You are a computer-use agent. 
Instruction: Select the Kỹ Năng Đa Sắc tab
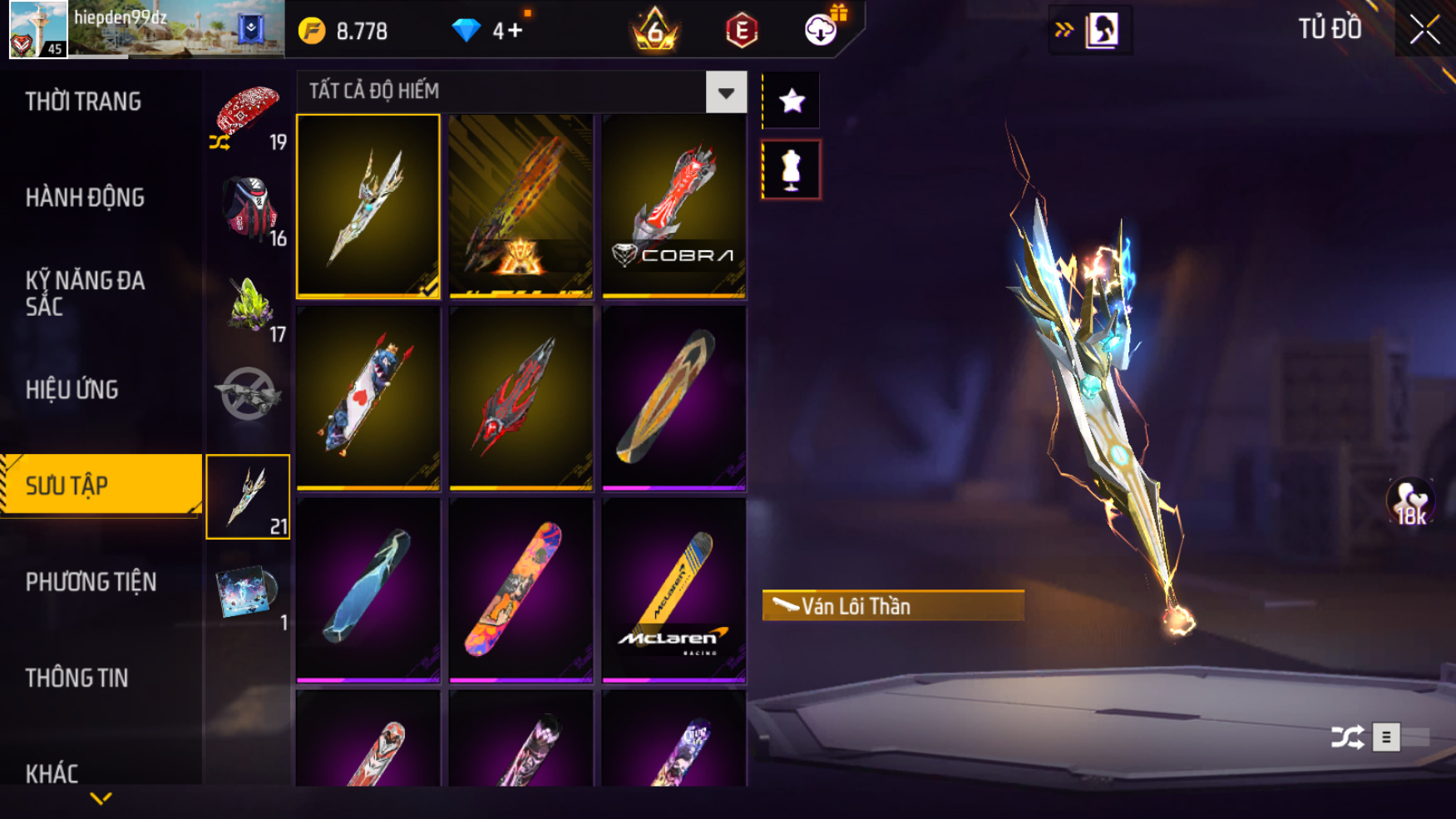point(85,293)
